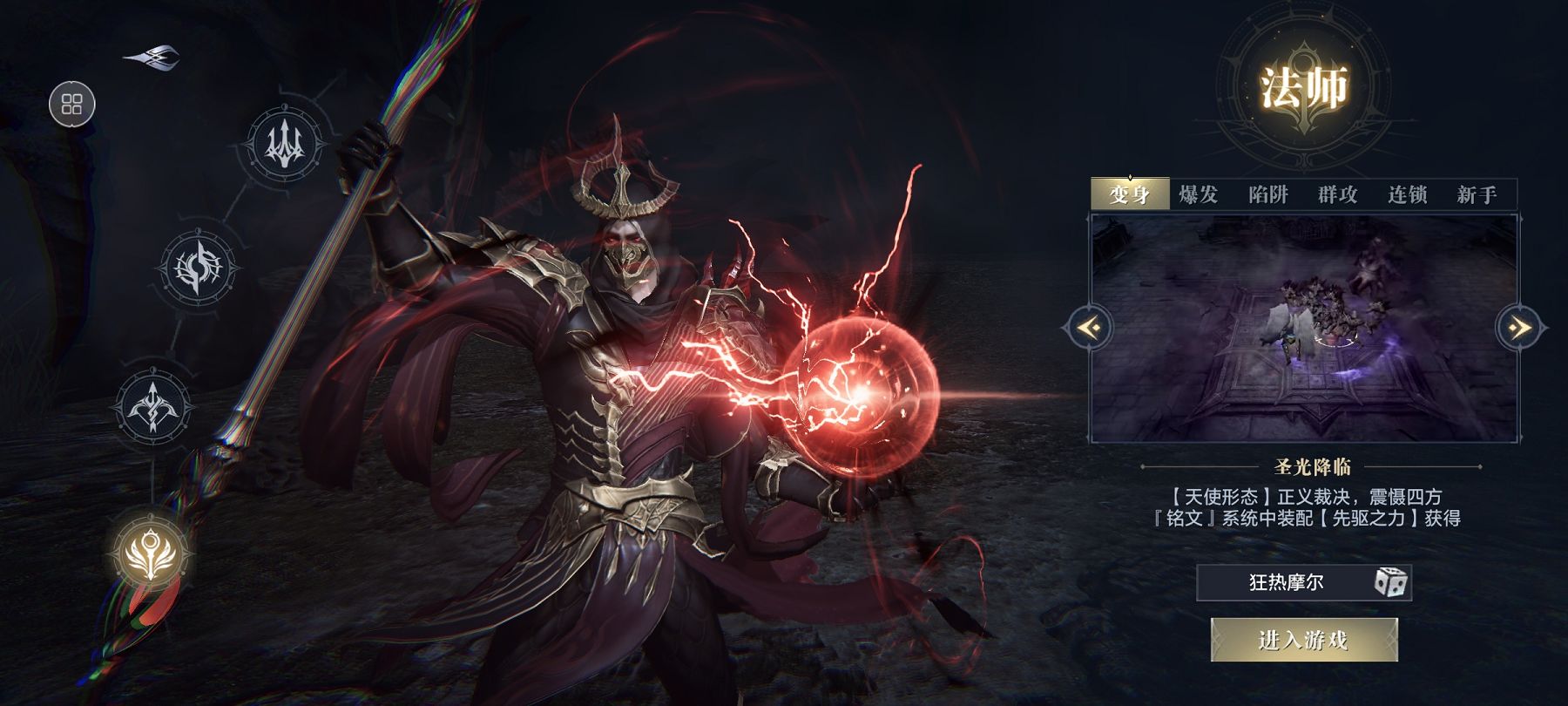The width and height of the screenshot is (1568, 706).
Task: Roll the dice for a random name
Action: coord(1389,582)
